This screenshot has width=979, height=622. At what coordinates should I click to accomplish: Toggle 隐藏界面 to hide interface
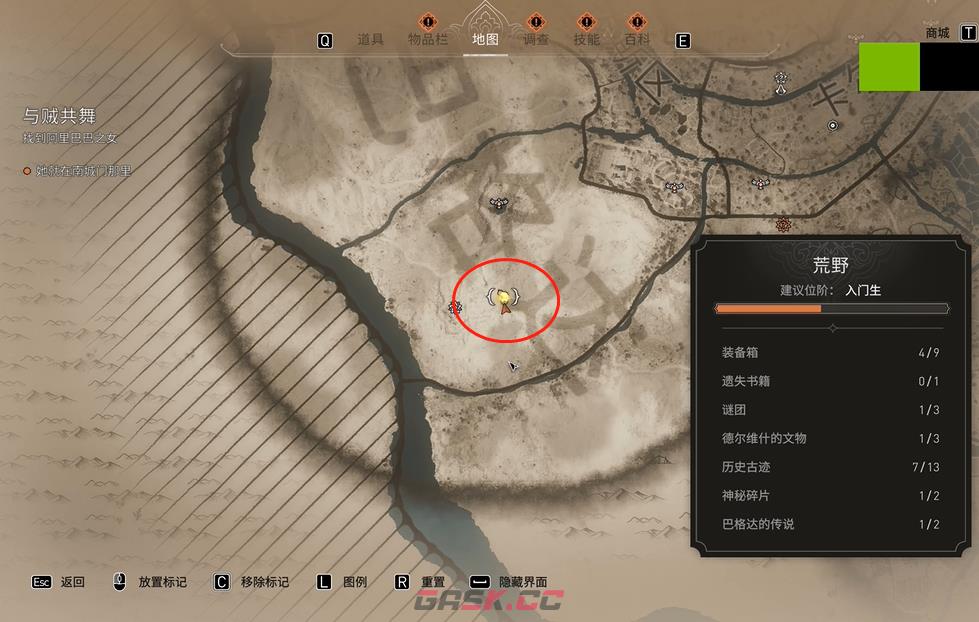pyautogui.click(x=523, y=582)
